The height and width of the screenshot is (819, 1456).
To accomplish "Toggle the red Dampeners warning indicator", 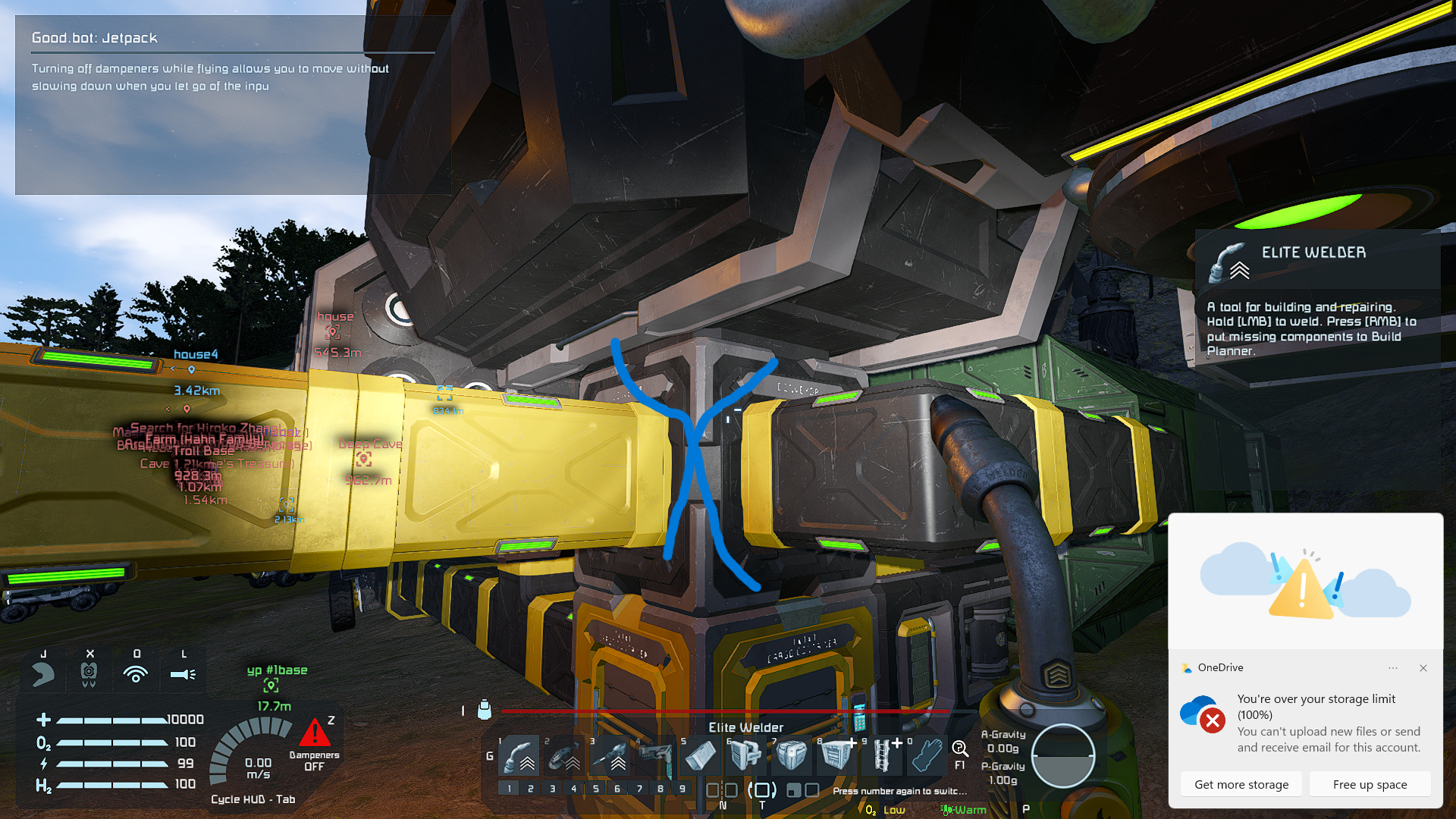I will click(x=314, y=734).
